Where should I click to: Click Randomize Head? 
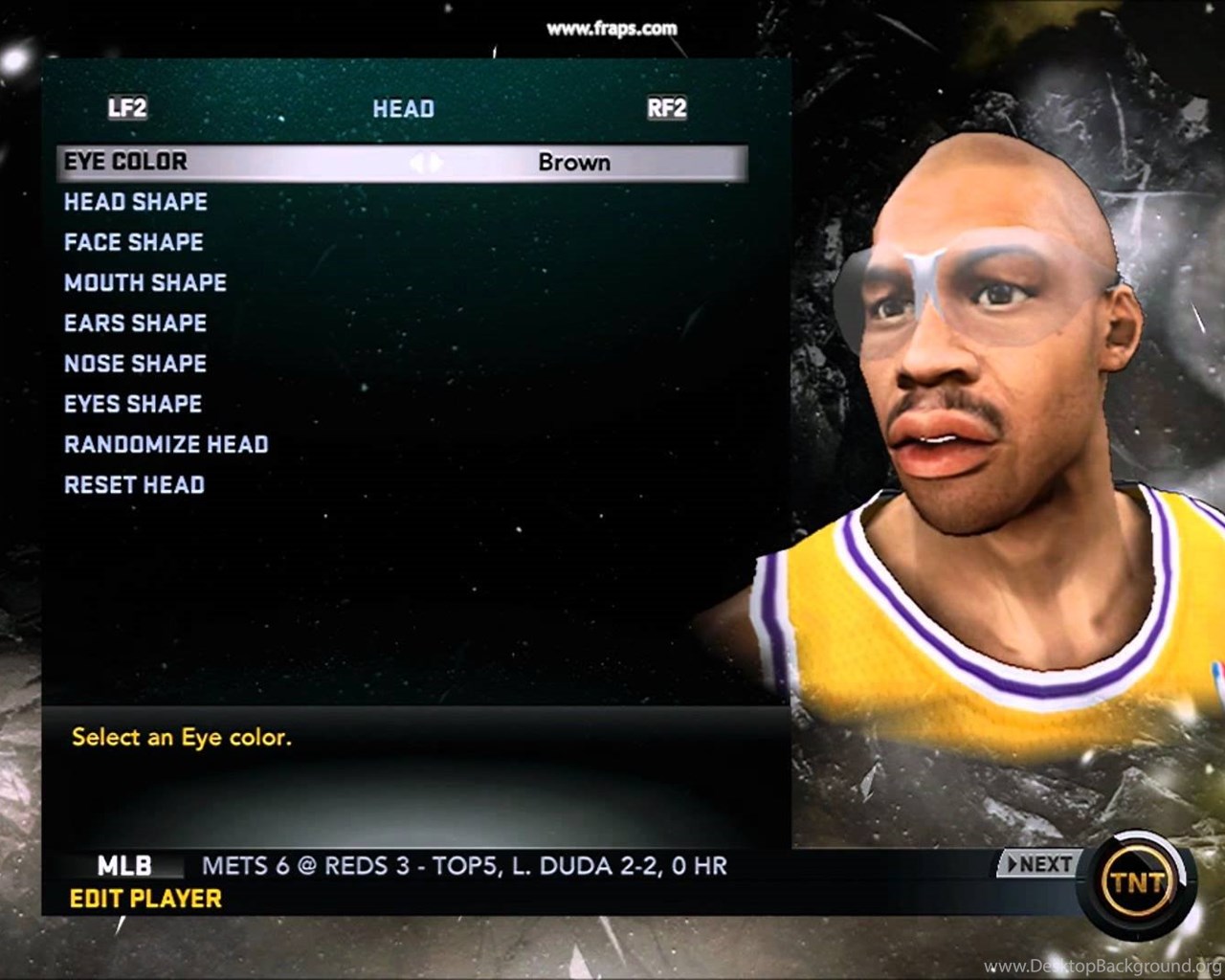166,444
